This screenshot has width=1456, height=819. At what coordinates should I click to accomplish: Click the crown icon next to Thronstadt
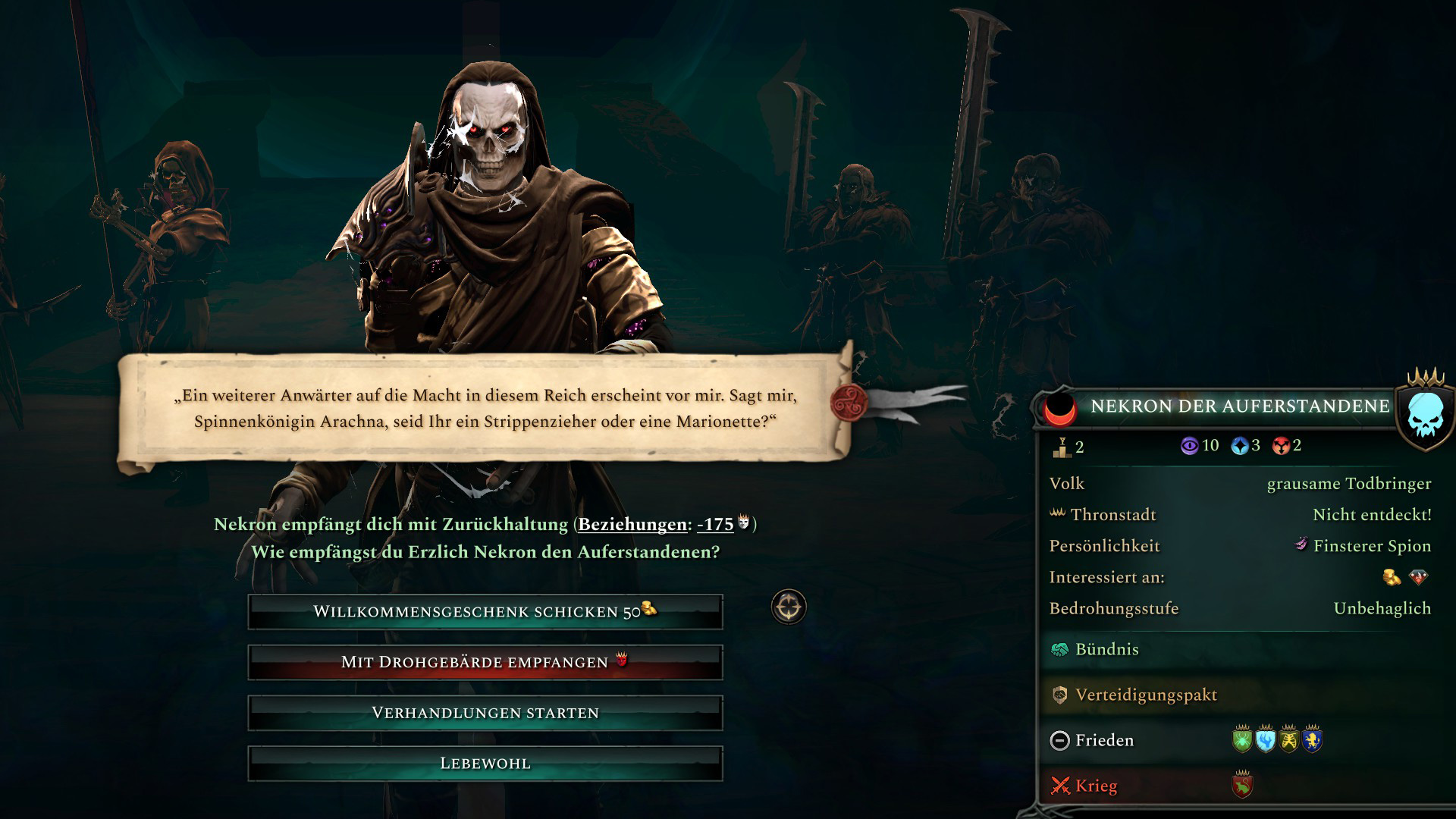pos(1059,514)
